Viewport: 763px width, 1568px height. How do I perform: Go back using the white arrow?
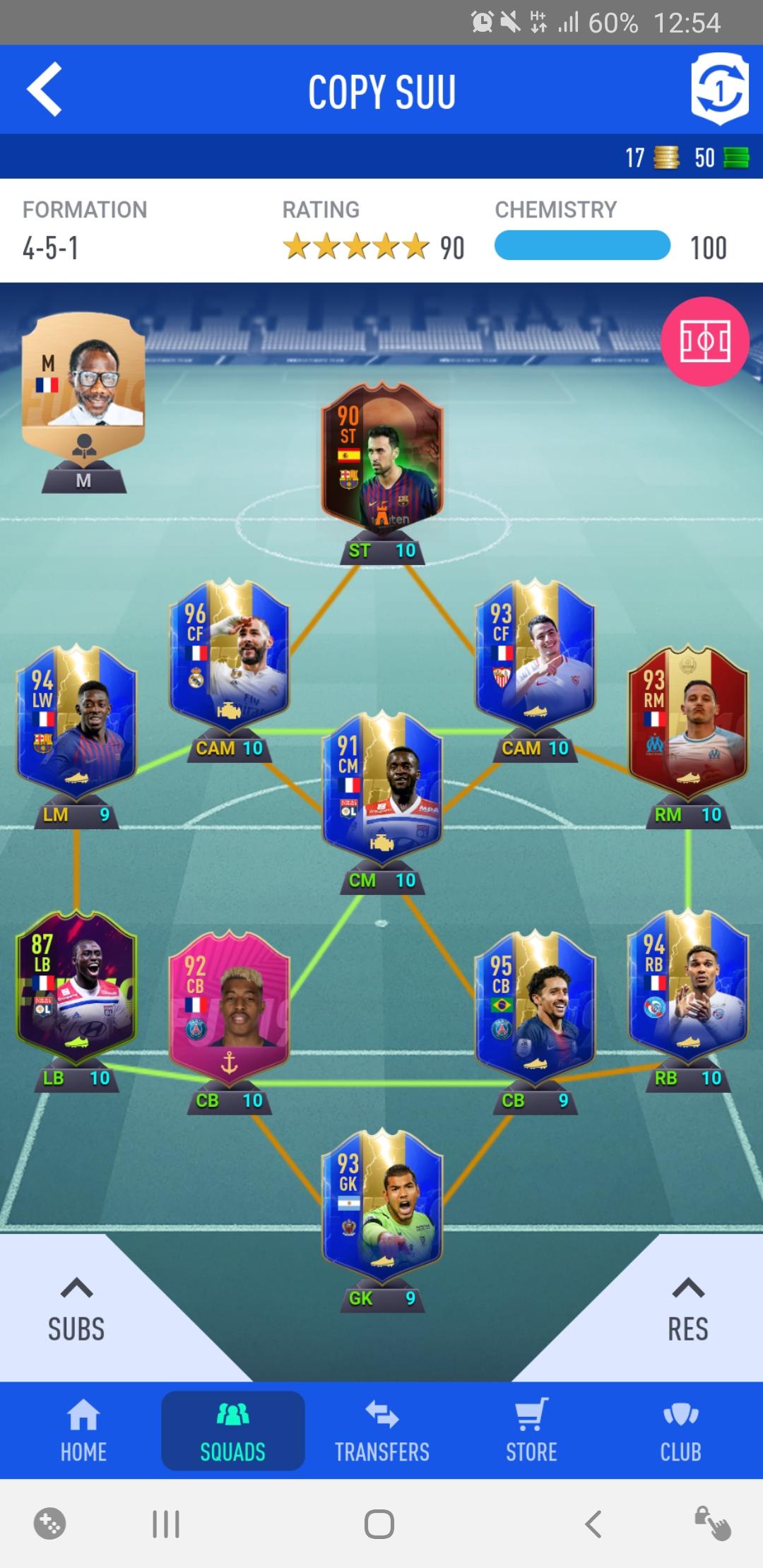click(45, 90)
